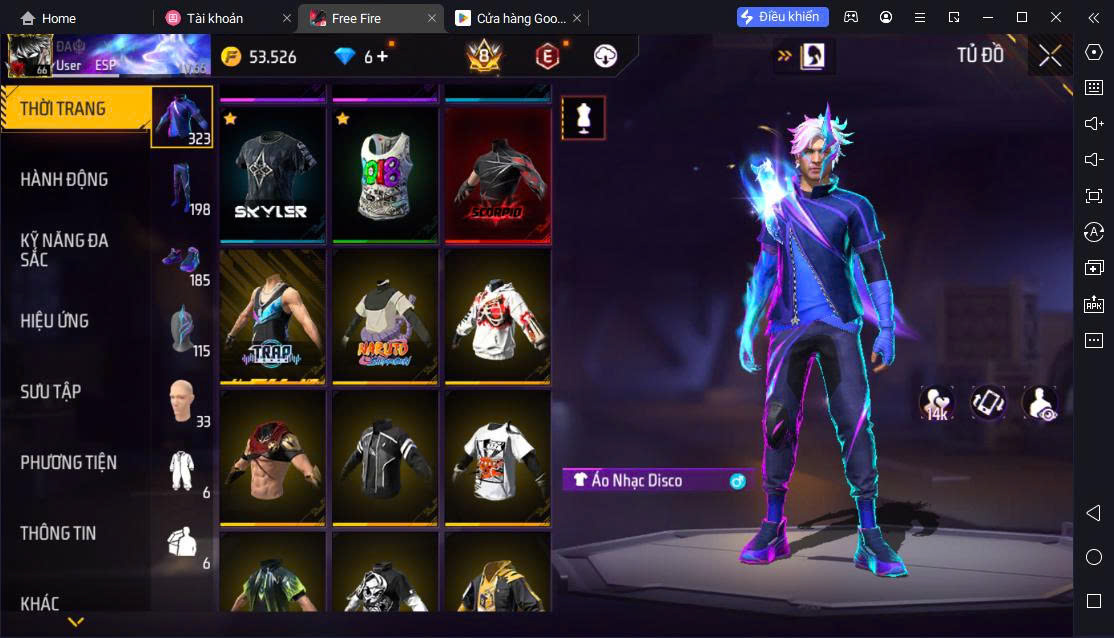
Task: Expand the category list down arrow
Action: click(x=75, y=622)
